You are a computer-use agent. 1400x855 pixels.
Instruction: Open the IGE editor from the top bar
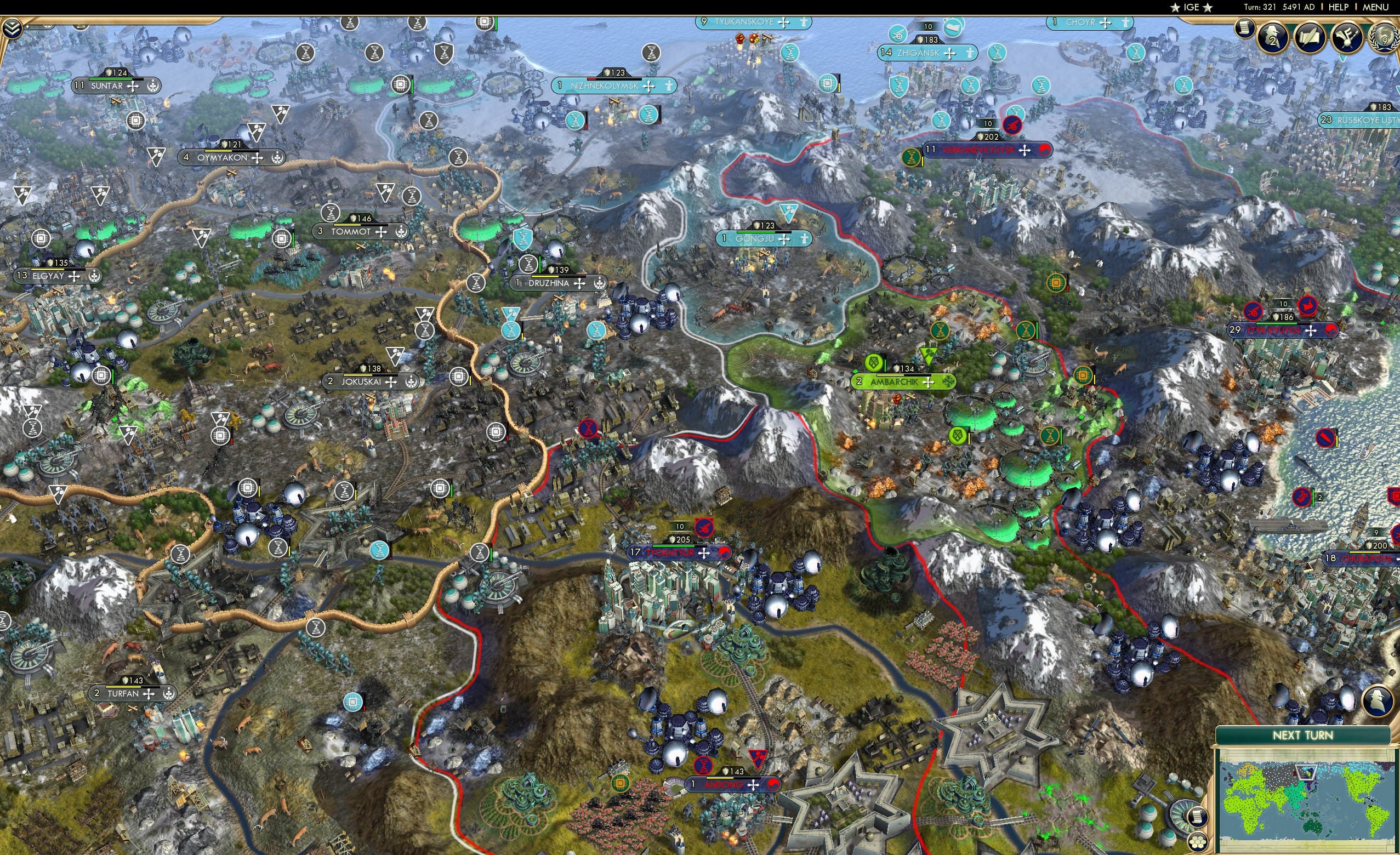pos(1192,7)
